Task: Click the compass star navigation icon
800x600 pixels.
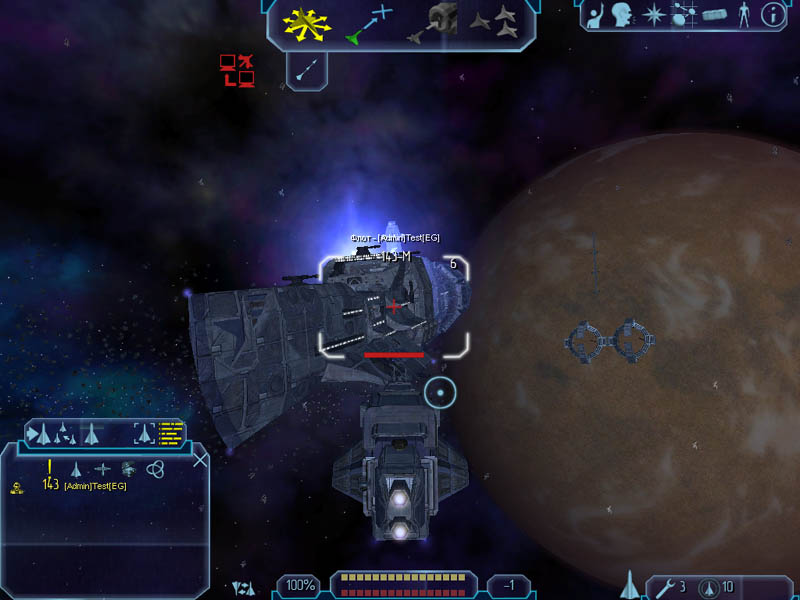Action: click(653, 15)
